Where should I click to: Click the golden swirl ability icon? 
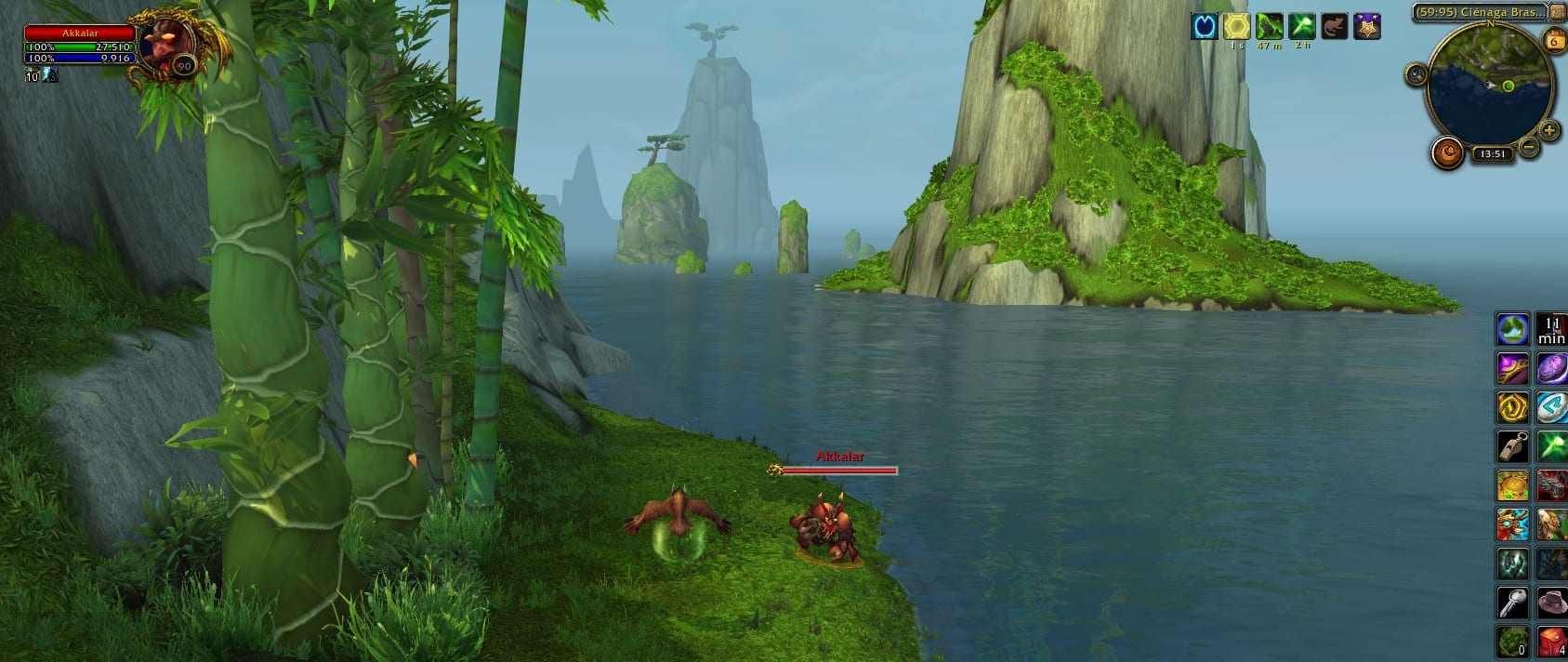click(1512, 407)
